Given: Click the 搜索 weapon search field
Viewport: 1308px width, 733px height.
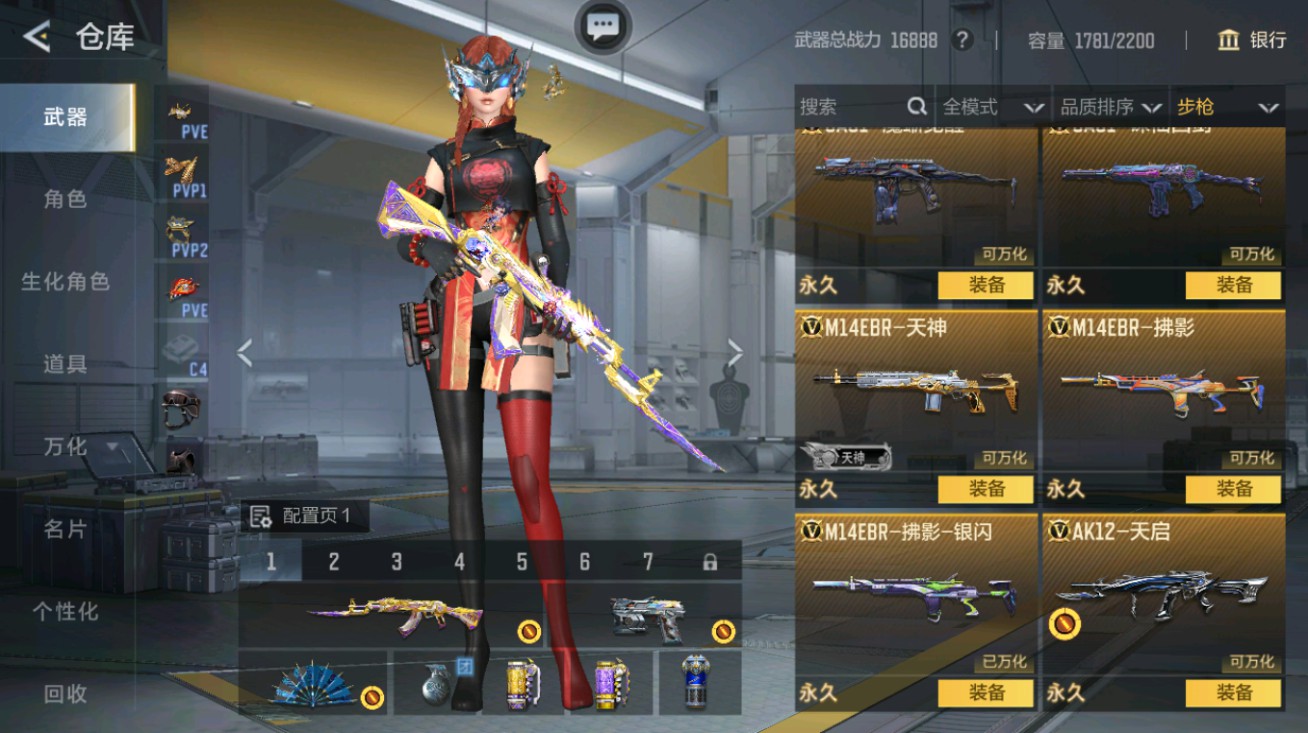Looking at the screenshot, I should click(x=850, y=107).
